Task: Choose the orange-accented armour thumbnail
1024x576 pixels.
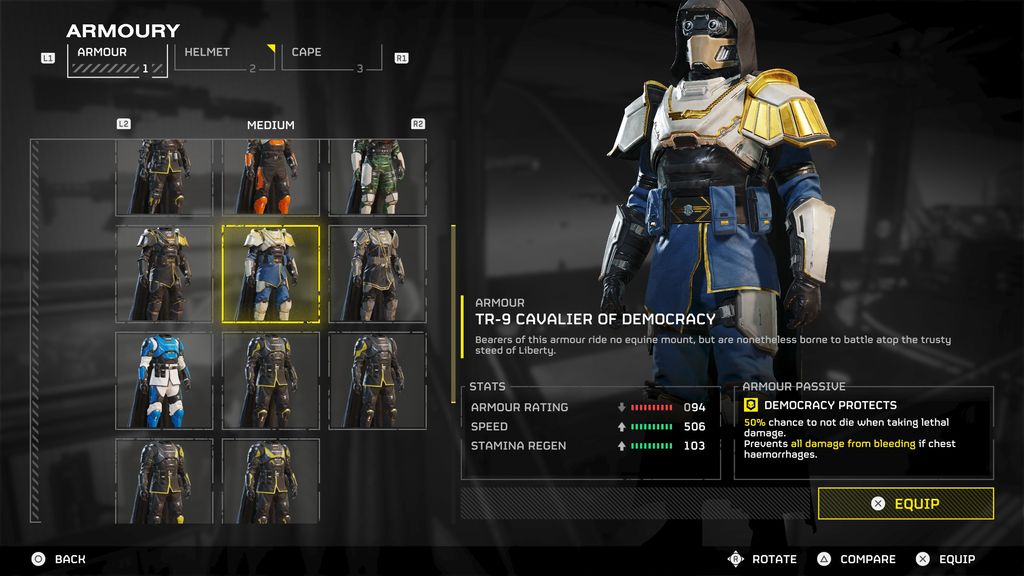Action: pyautogui.click(x=270, y=177)
